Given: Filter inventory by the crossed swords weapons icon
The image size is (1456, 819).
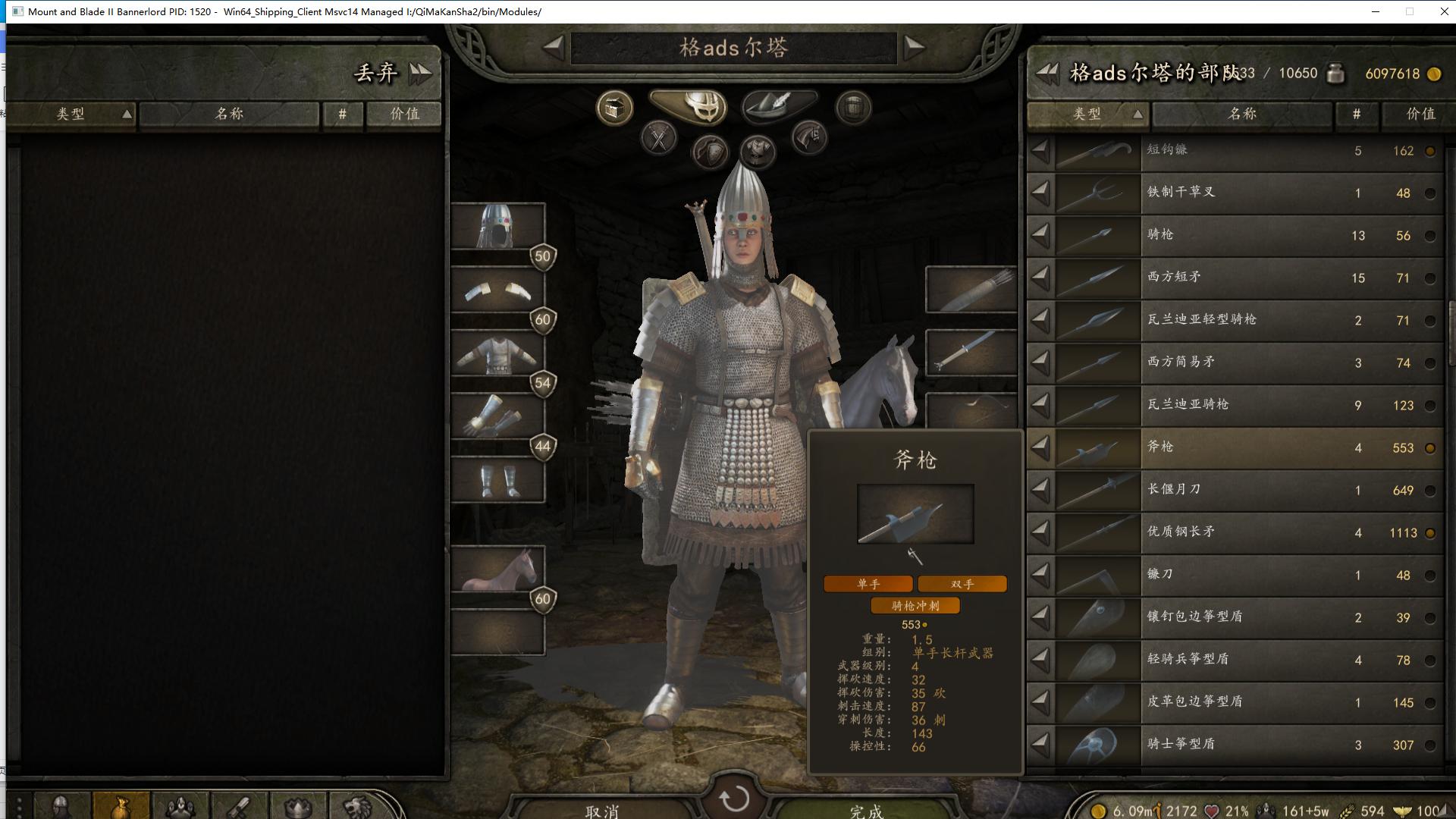Looking at the screenshot, I should (x=658, y=139).
